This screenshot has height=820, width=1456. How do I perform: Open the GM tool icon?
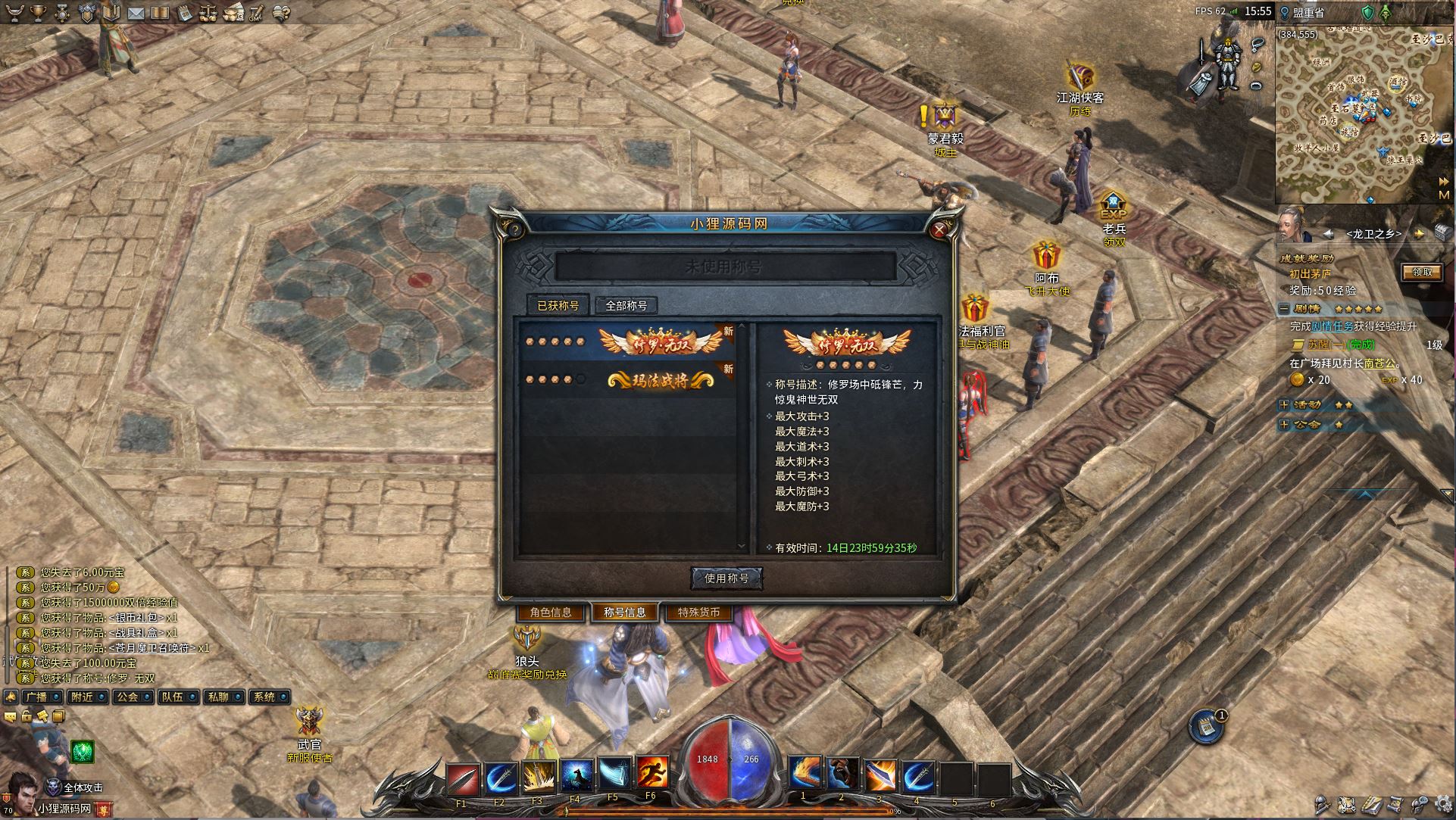pos(256,13)
